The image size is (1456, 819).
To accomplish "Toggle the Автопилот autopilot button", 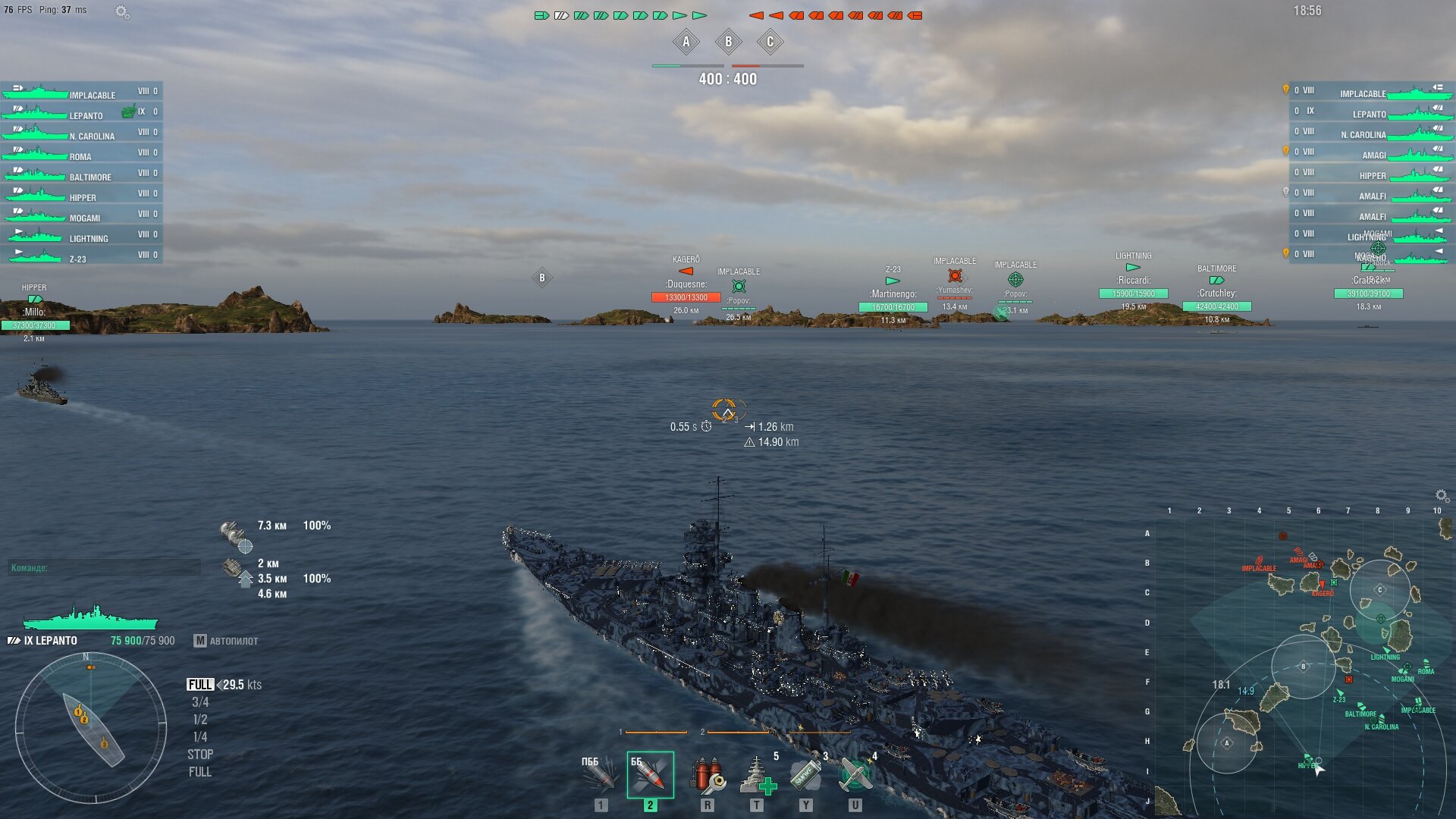I will point(227,641).
